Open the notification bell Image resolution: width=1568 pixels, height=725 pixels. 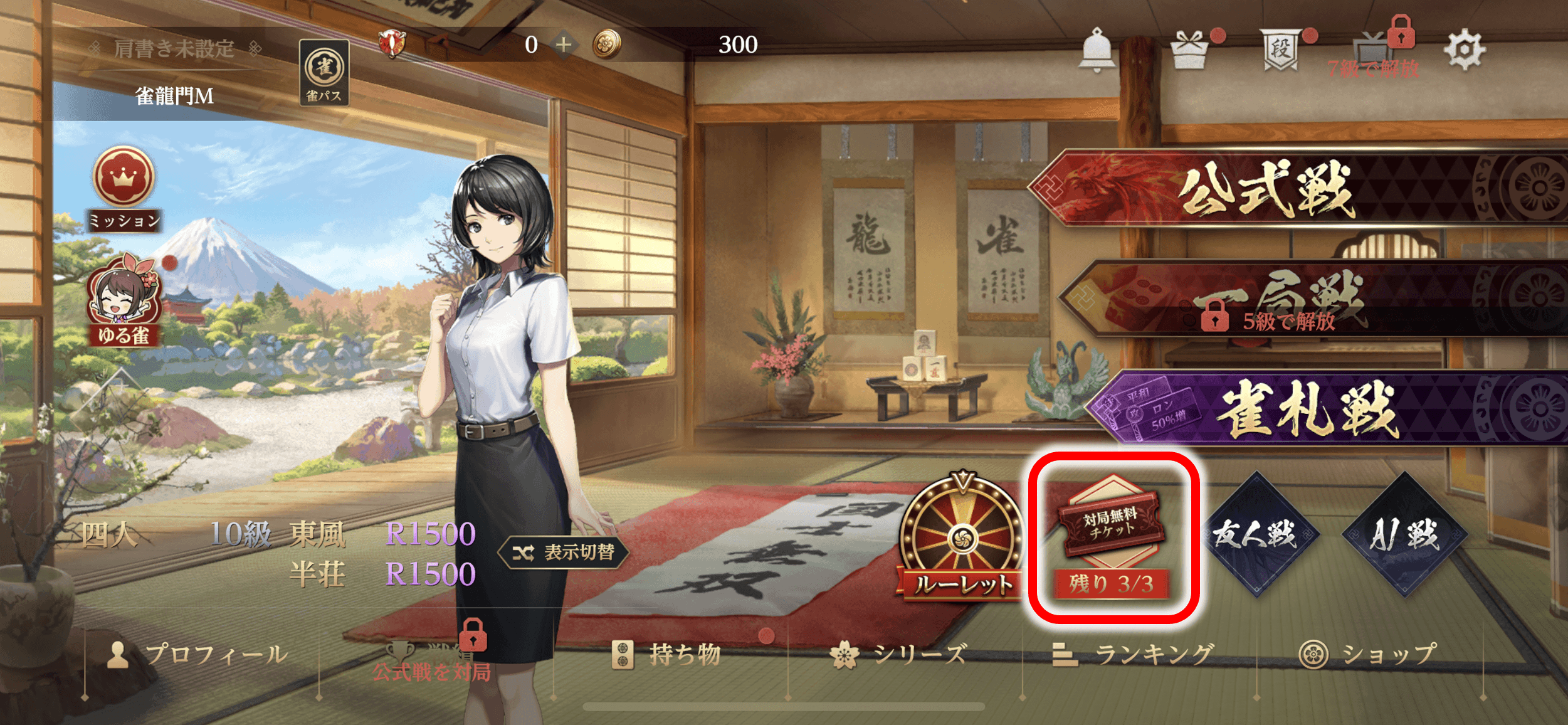coord(1097,49)
